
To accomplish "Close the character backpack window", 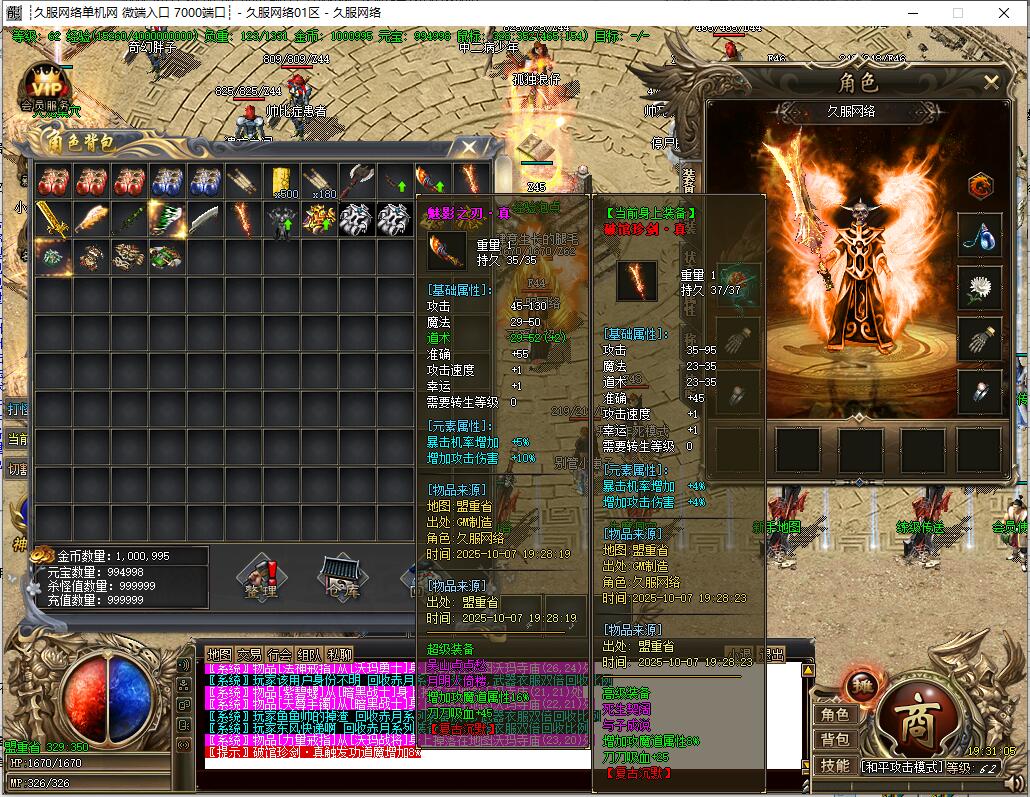I will point(468,146).
